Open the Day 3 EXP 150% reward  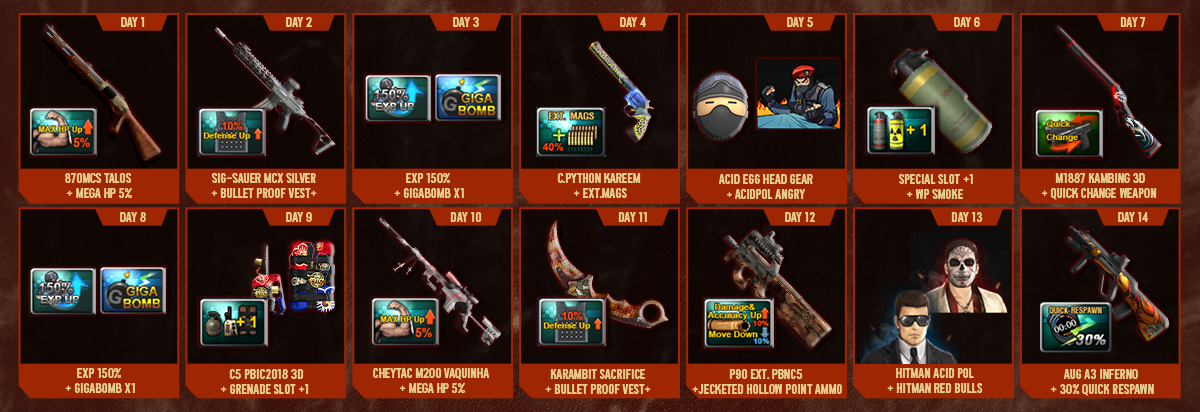398,98
